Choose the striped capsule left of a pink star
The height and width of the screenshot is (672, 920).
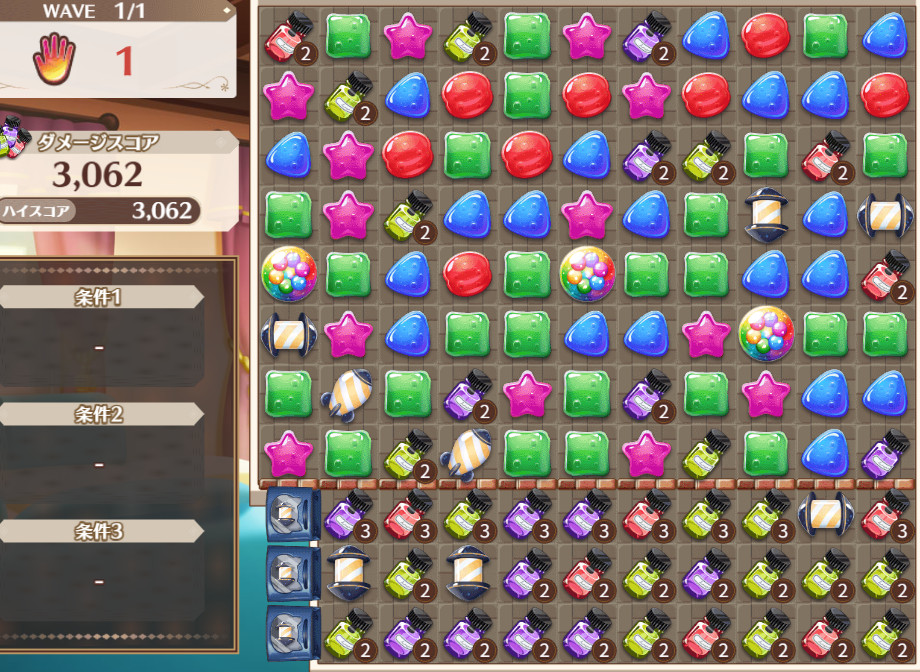coord(288,333)
